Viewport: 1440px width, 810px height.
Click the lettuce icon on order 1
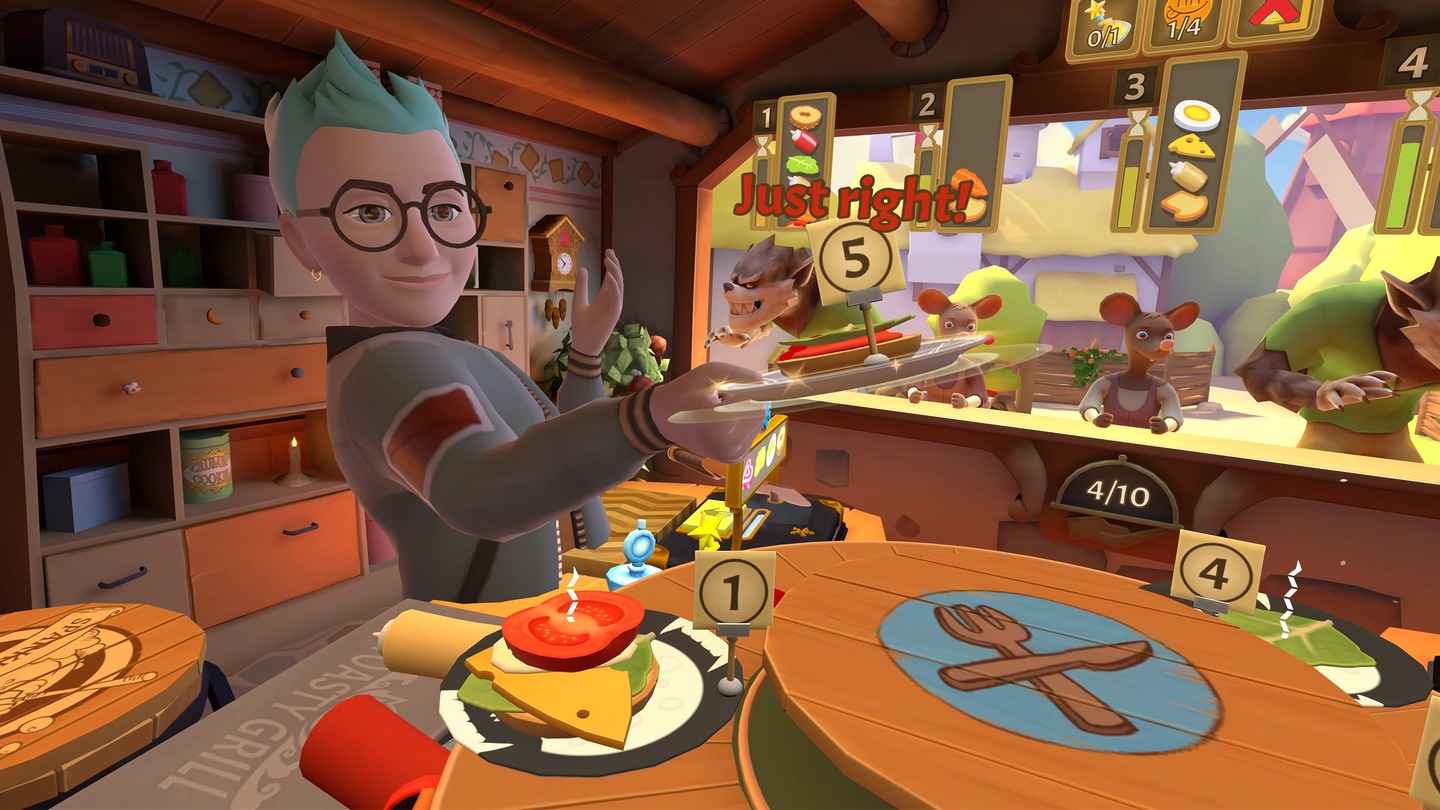pyautogui.click(x=801, y=165)
